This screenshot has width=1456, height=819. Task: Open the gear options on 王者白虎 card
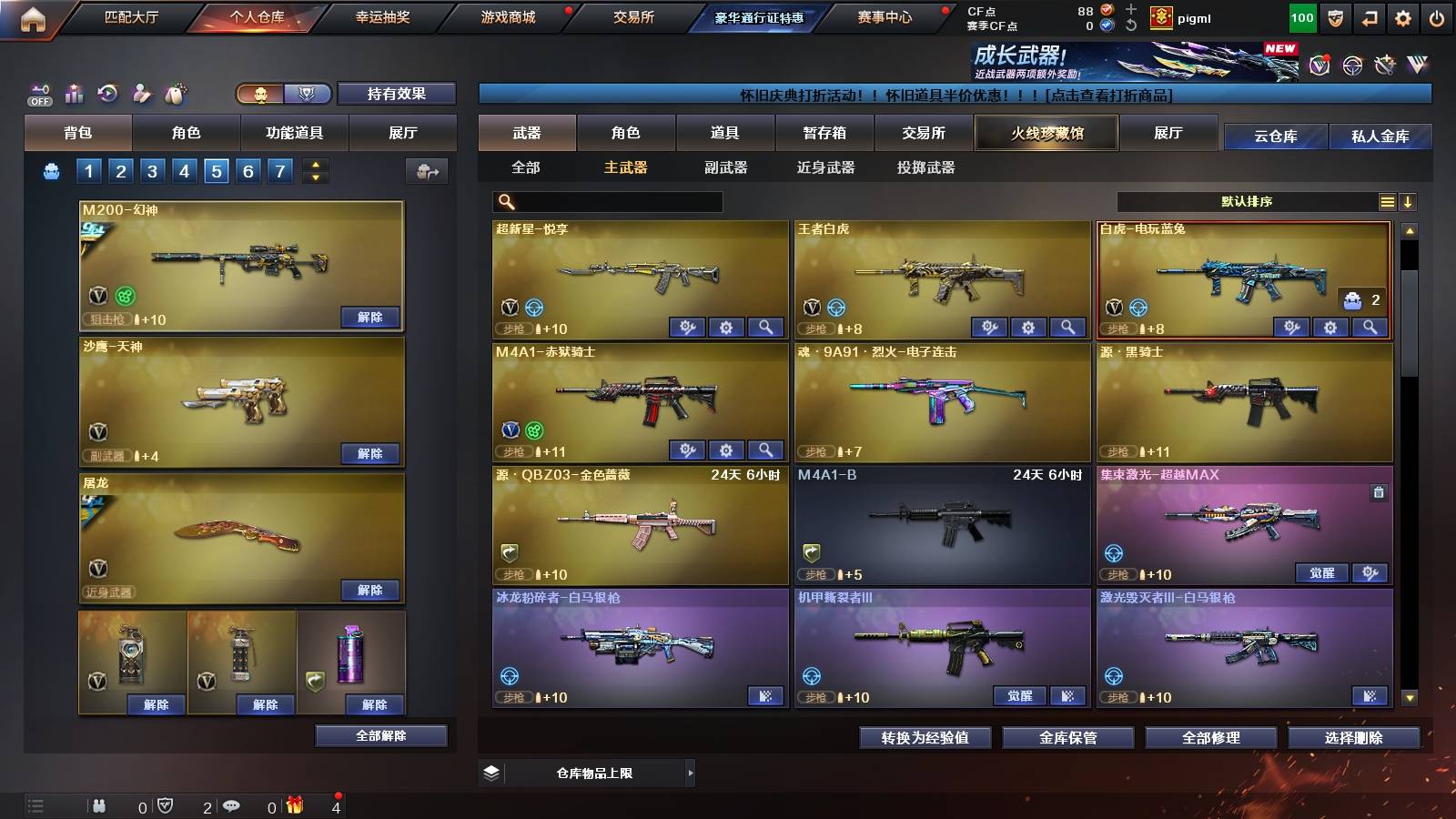pos(1030,326)
